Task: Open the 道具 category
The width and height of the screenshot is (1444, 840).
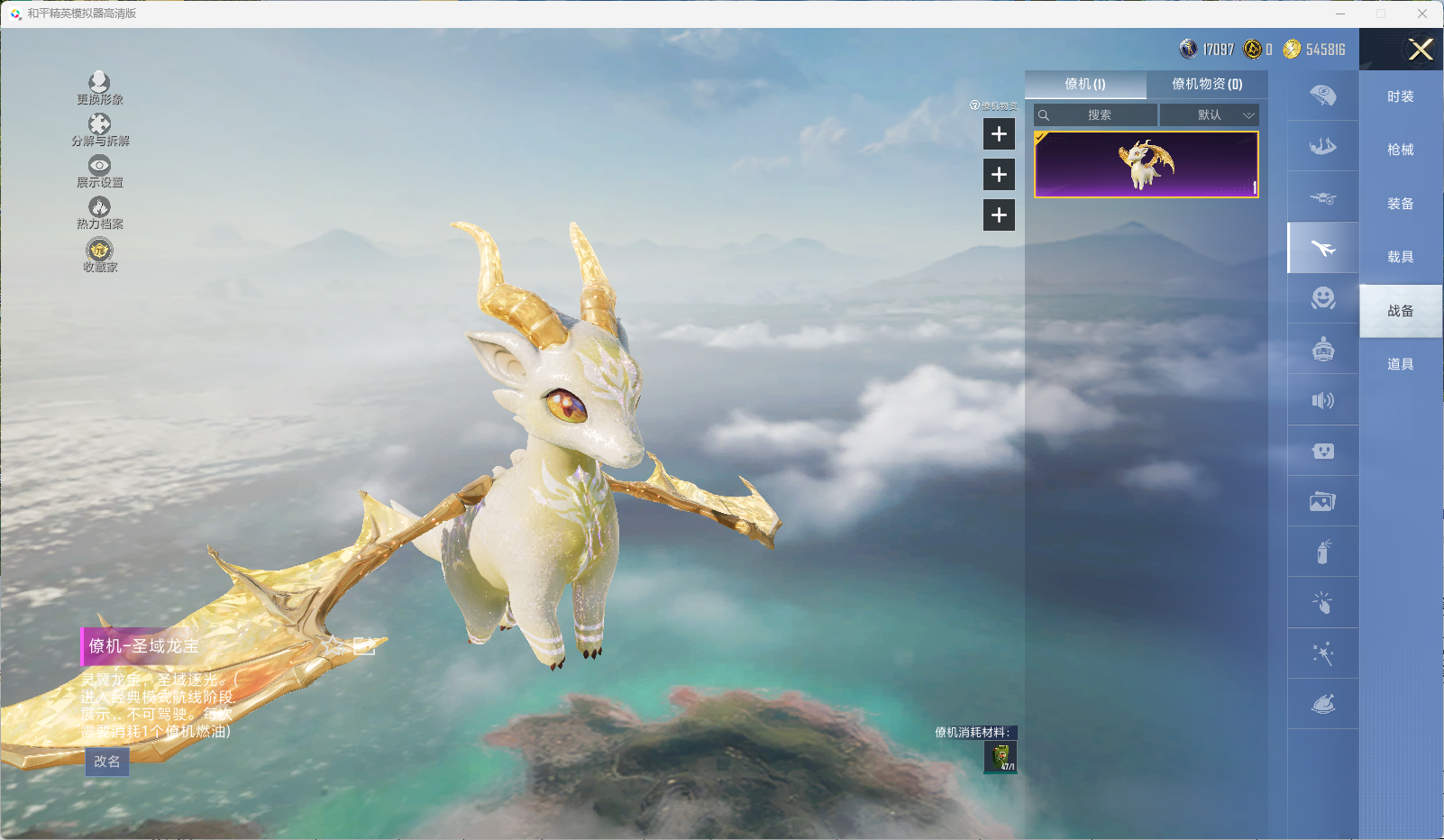Action: pos(1400,364)
